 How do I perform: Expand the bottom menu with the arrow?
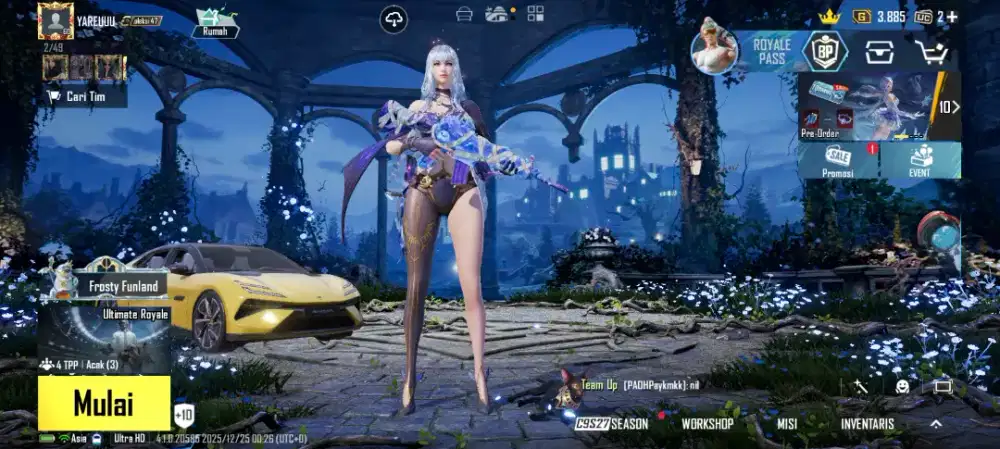click(x=936, y=424)
